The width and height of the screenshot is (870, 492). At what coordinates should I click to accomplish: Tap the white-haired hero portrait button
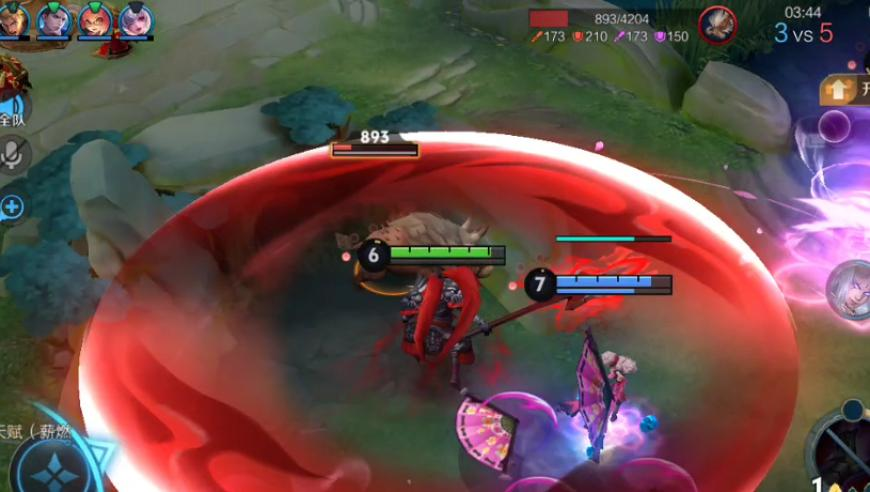[848, 288]
